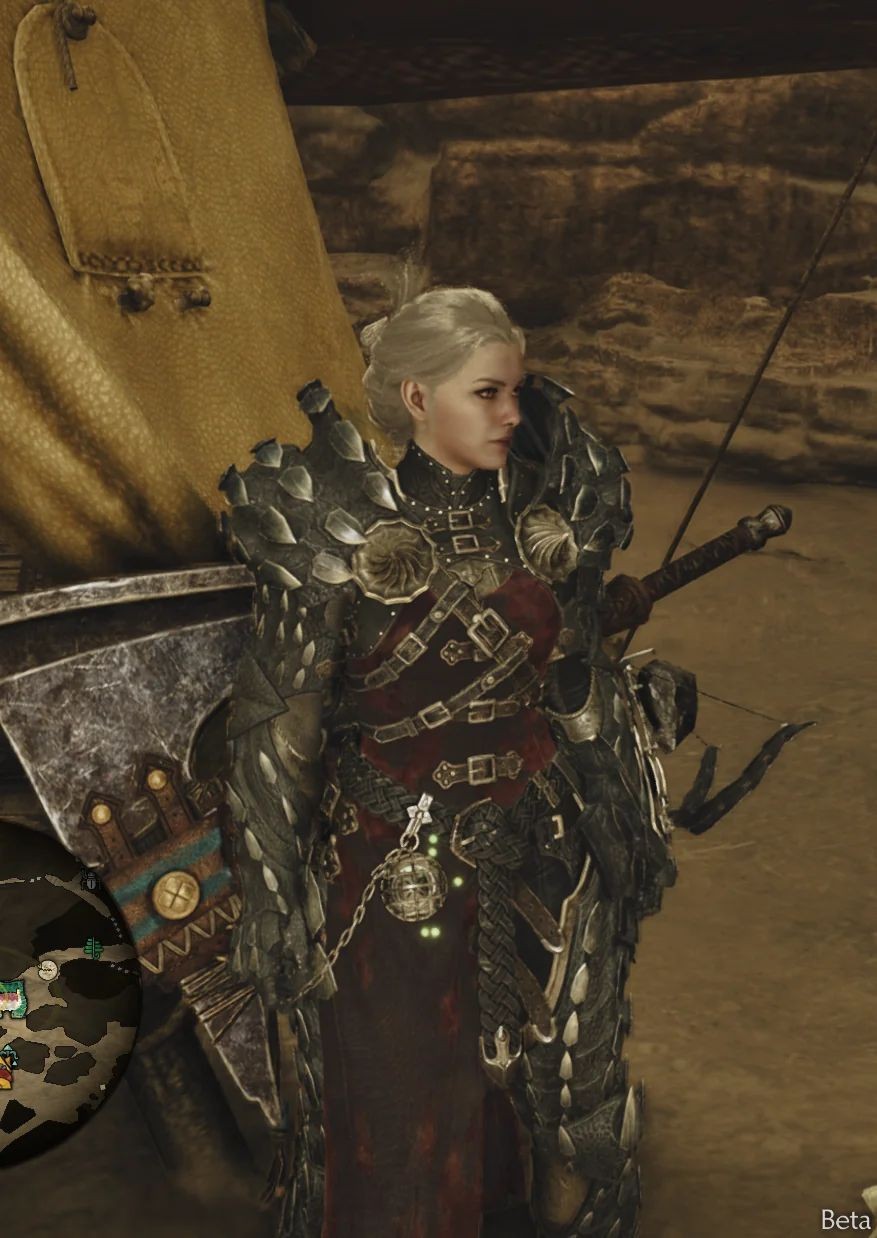This screenshot has width=877, height=1238.
Task: Open the circular minimap
Action: click(x=60, y=1010)
